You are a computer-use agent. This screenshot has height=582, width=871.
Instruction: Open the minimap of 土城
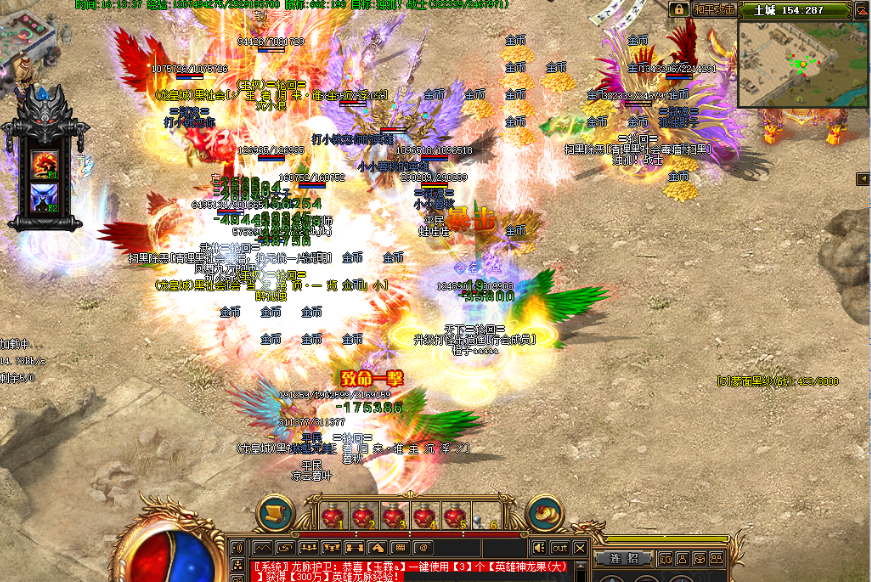(803, 62)
